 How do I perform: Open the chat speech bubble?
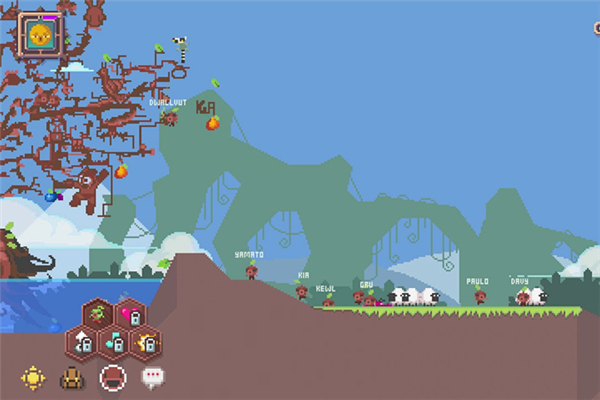[x=152, y=378]
